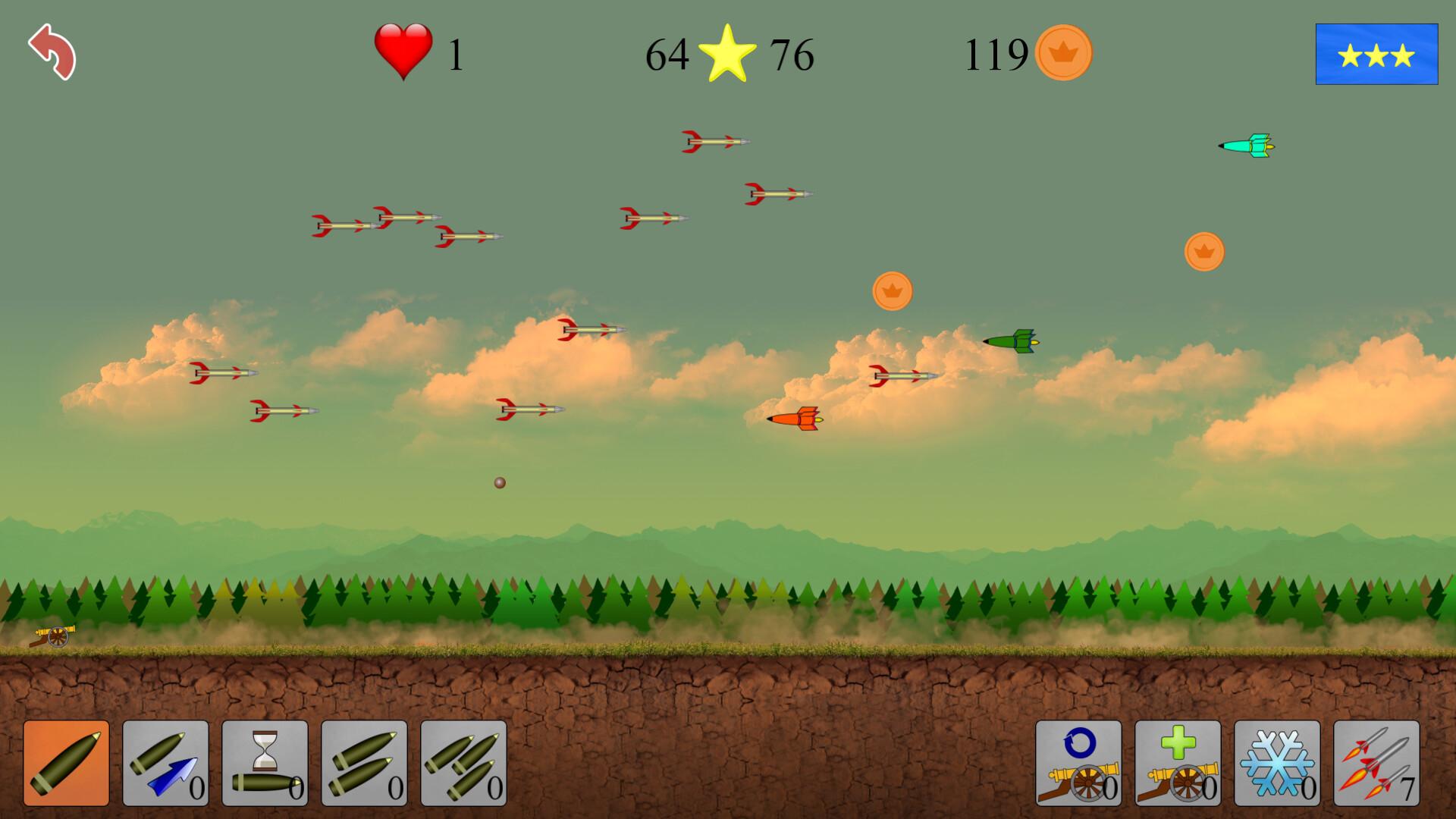
Task: Click the back arrow to exit level
Action: (x=53, y=53)
